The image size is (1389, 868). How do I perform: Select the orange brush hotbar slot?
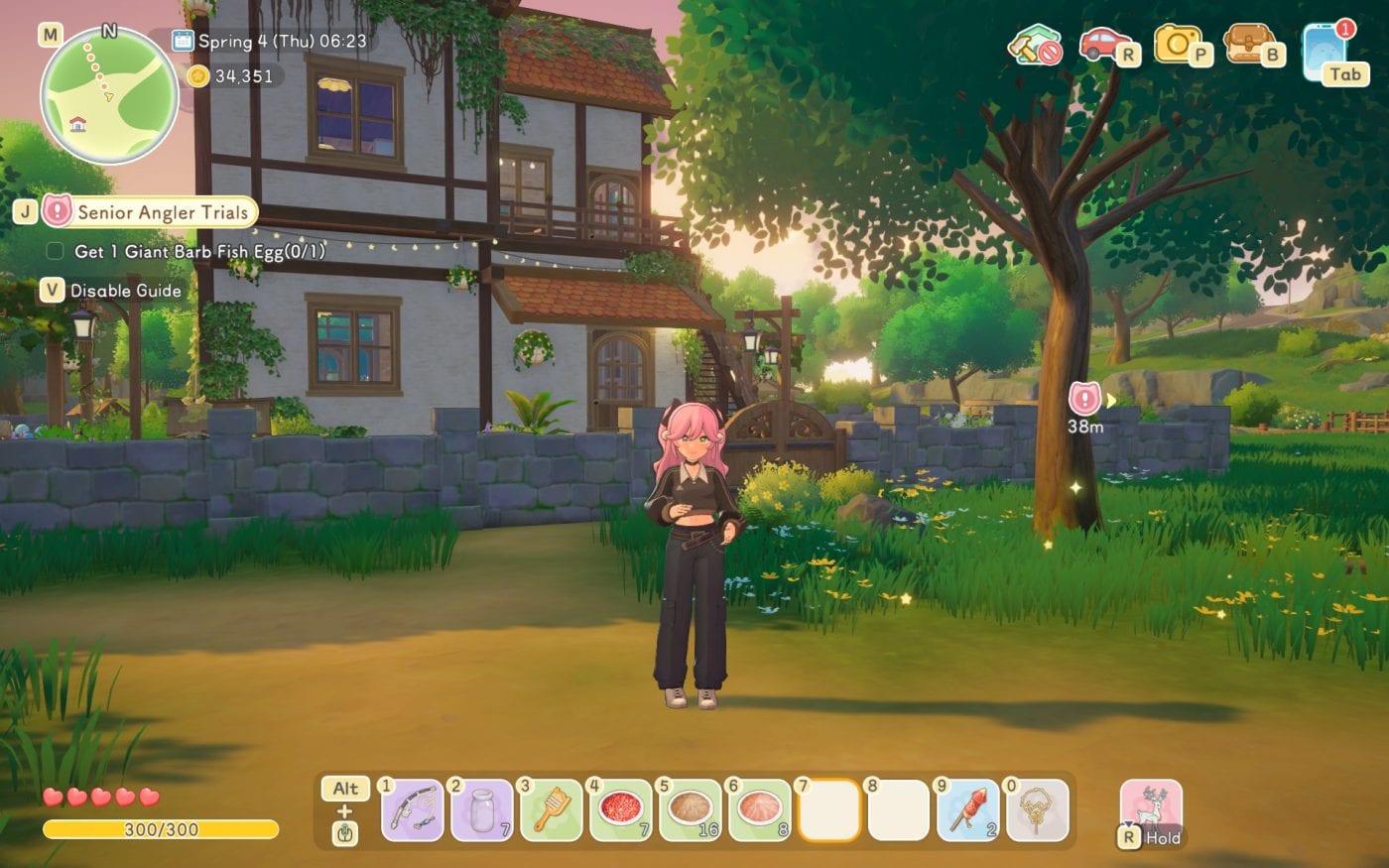[x=552, y=810]
